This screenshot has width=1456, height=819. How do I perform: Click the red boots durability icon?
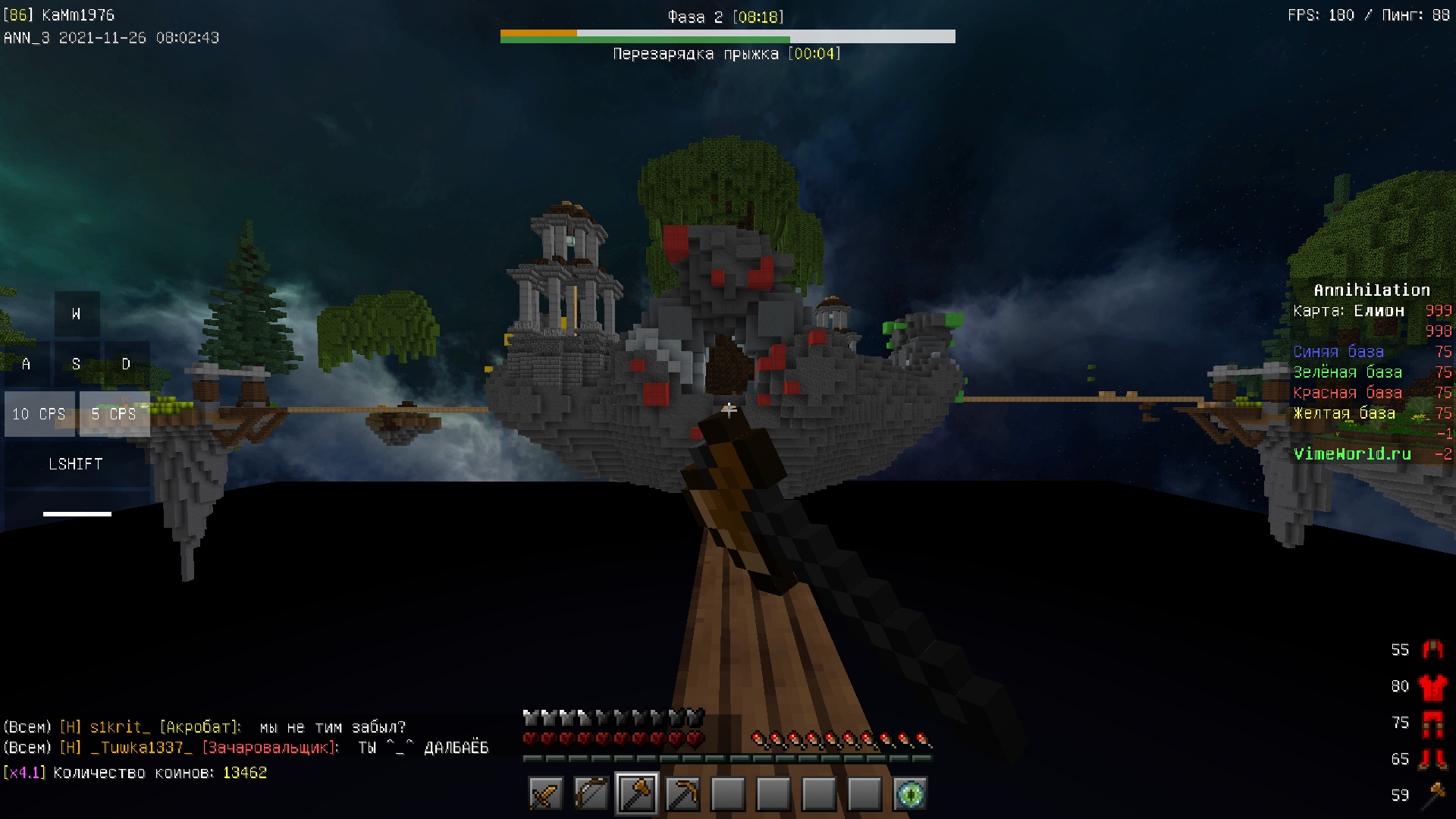tap(1432, 759)
